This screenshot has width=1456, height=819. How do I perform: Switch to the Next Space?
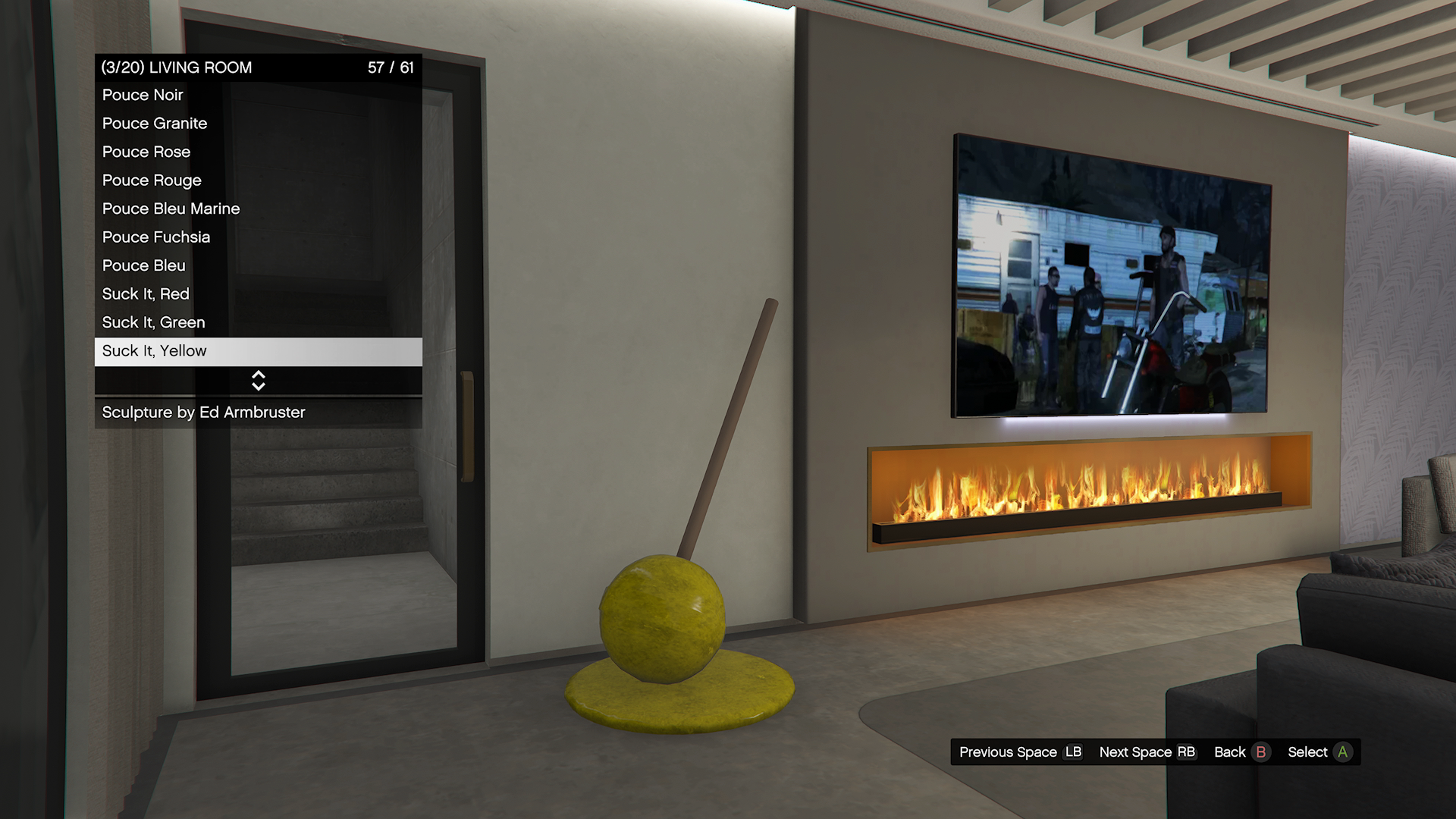tap(1147, 752)
